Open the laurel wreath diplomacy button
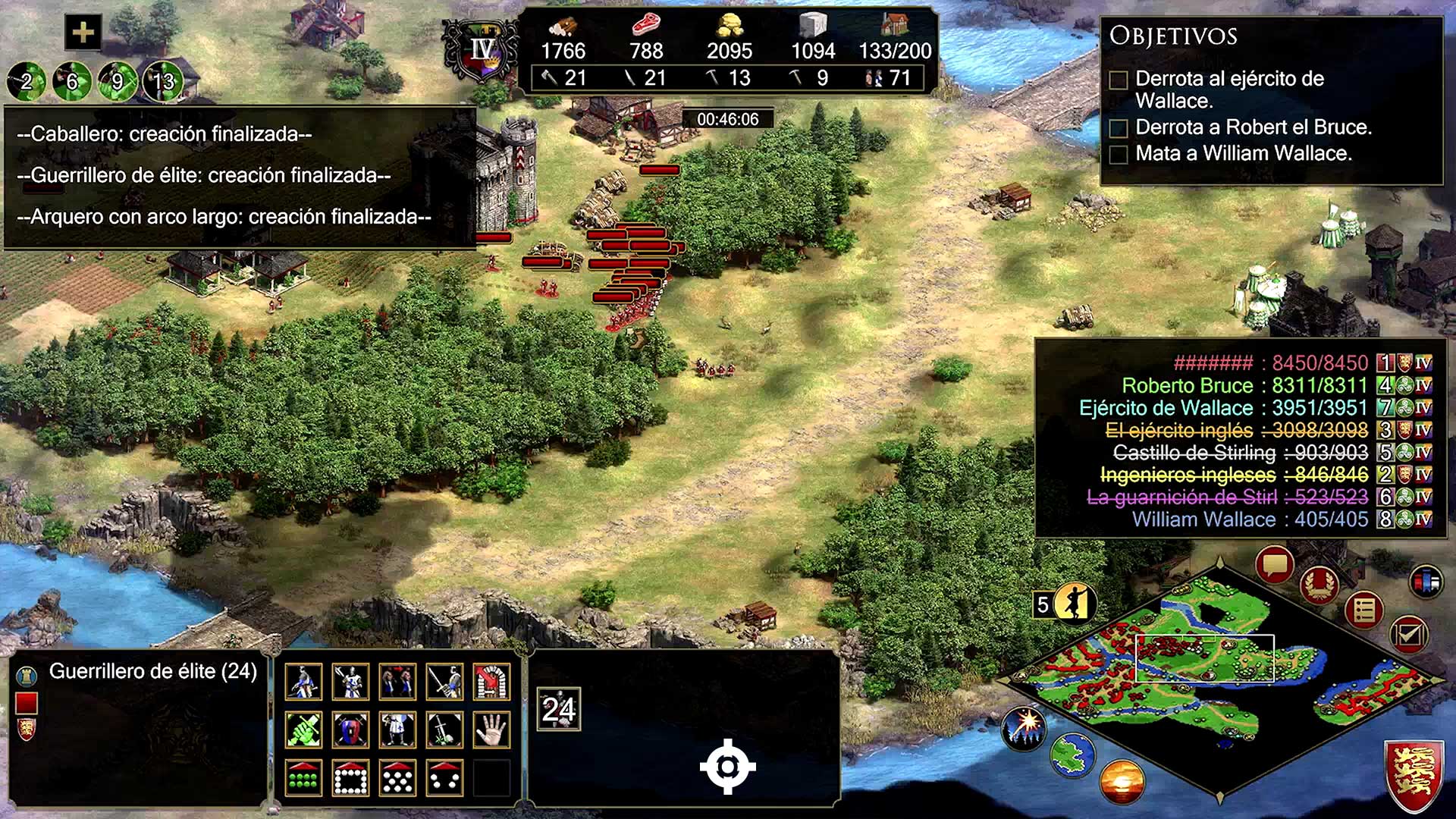This screenshot has width=1456, height=819. (x=1319, y=585)
